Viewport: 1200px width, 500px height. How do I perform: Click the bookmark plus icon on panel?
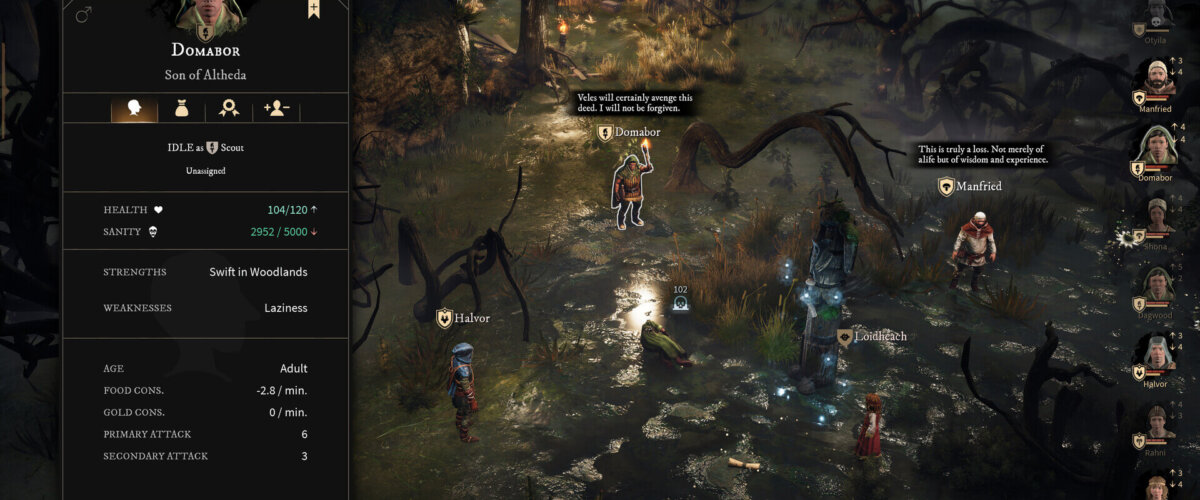click(x=314, y=9)
